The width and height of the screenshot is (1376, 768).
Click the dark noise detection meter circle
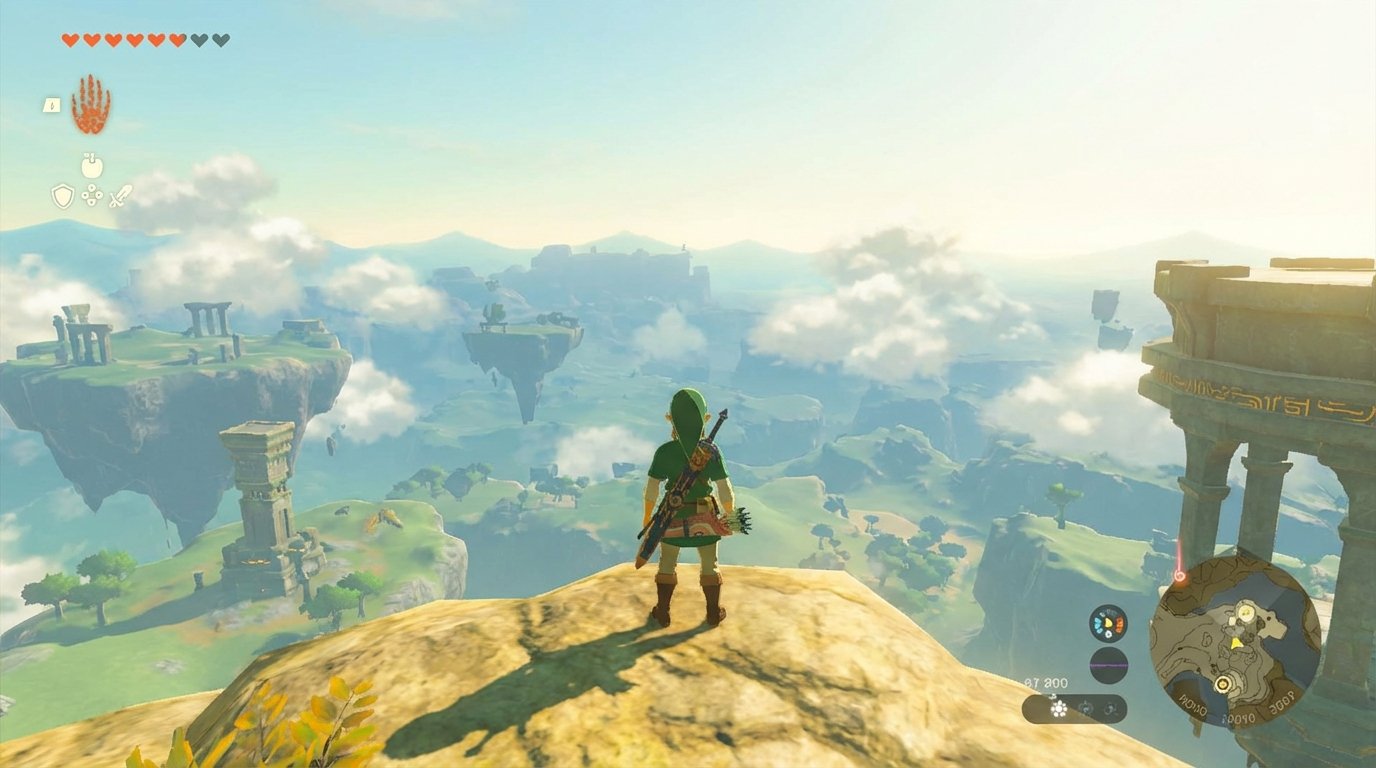point(1108,664)
